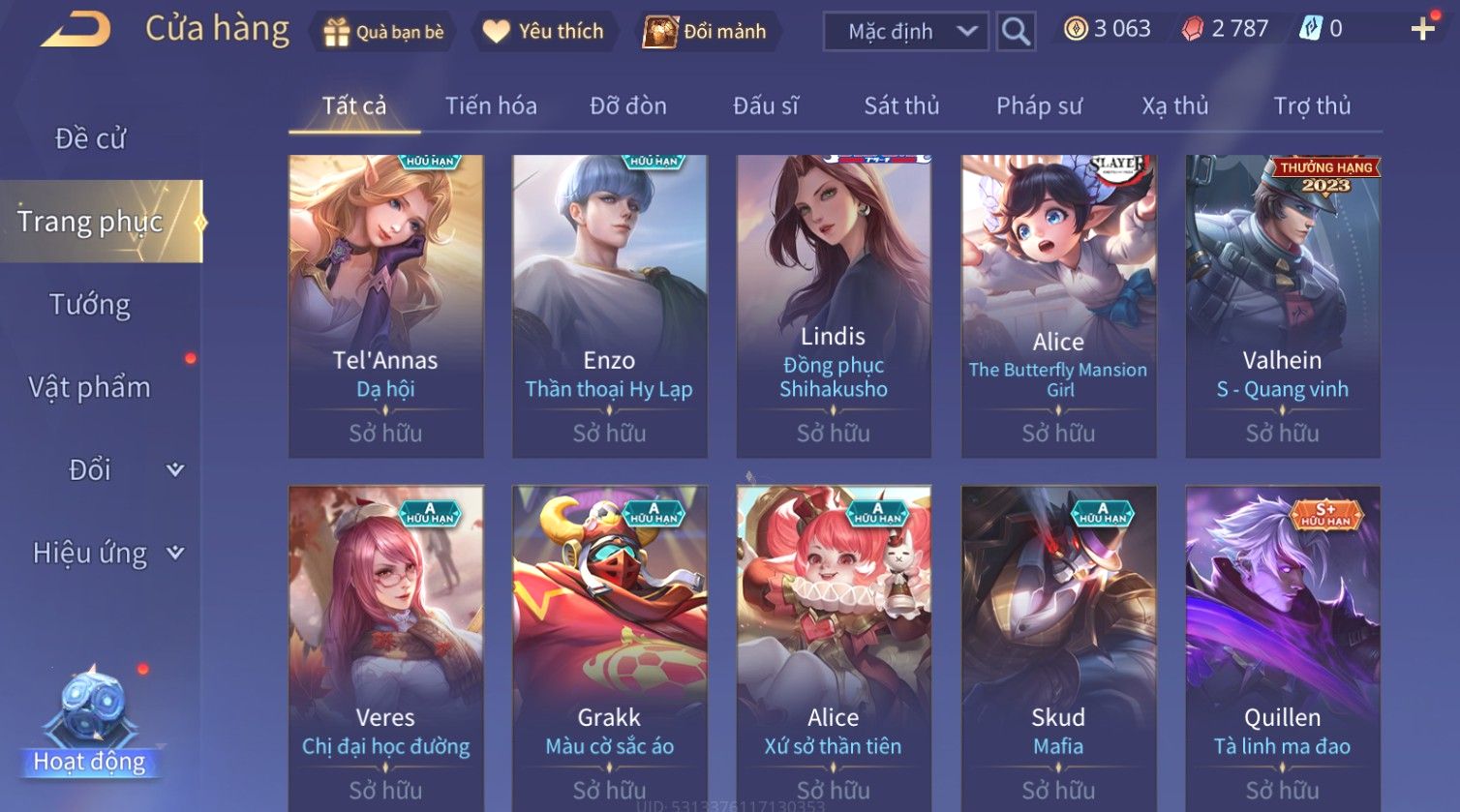Open the Đề cử shop section

[90, 138]
